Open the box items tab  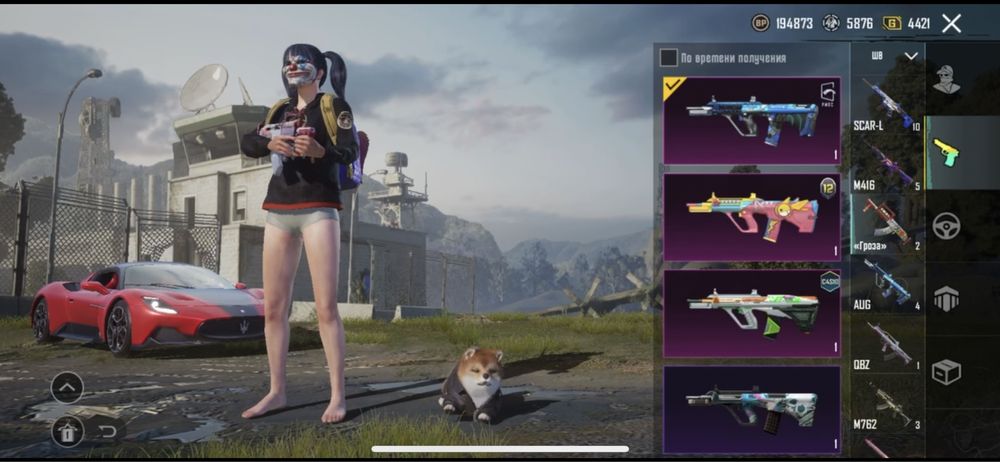coord(946,371)
